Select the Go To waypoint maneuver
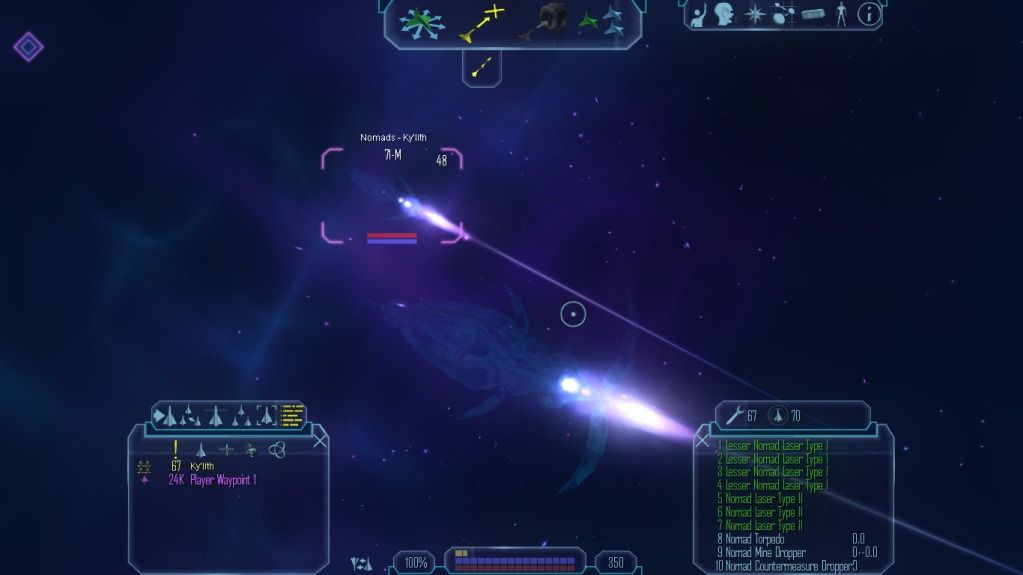This screenshot has height=575, width=1023. coord(481,22)
